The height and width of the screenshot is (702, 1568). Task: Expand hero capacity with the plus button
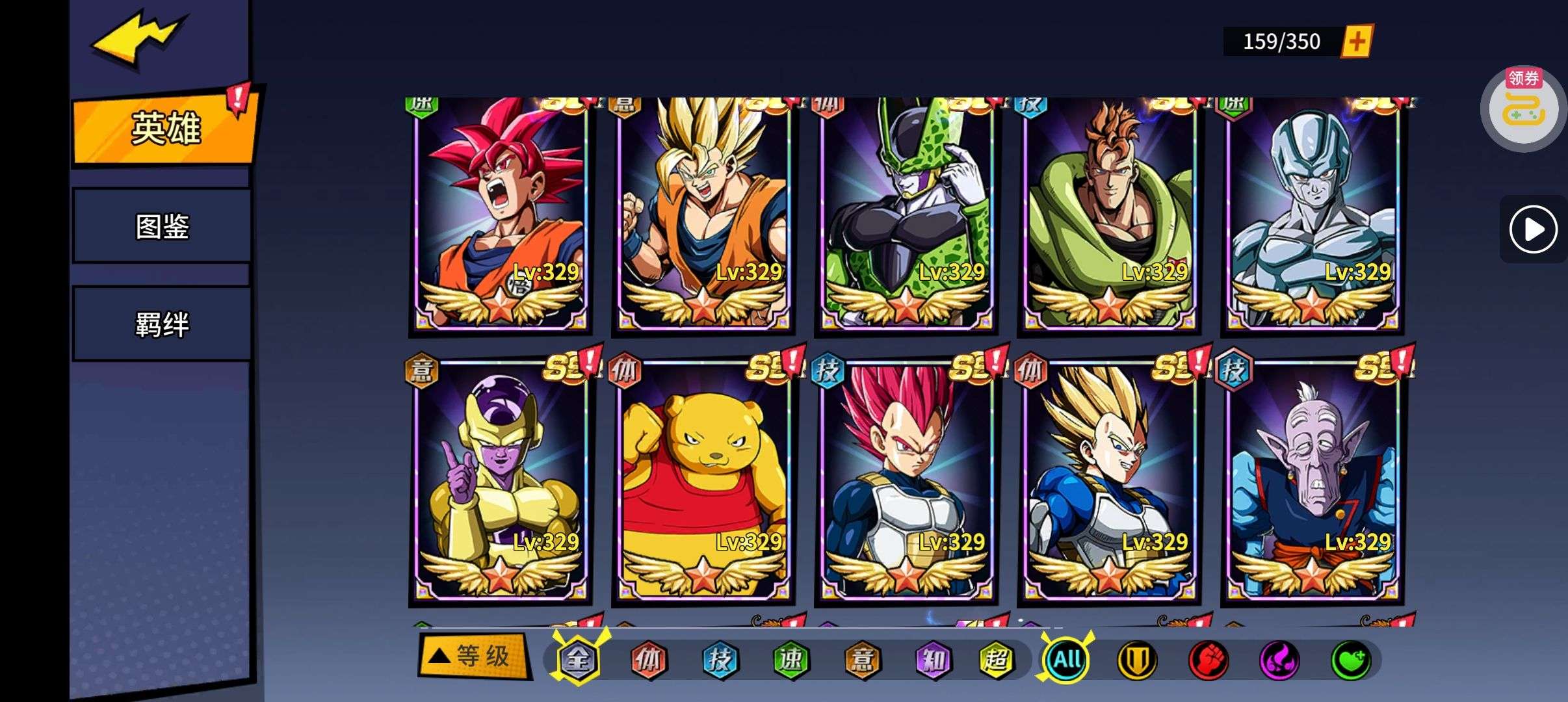pyautogui.click(x=1357, y=42)
